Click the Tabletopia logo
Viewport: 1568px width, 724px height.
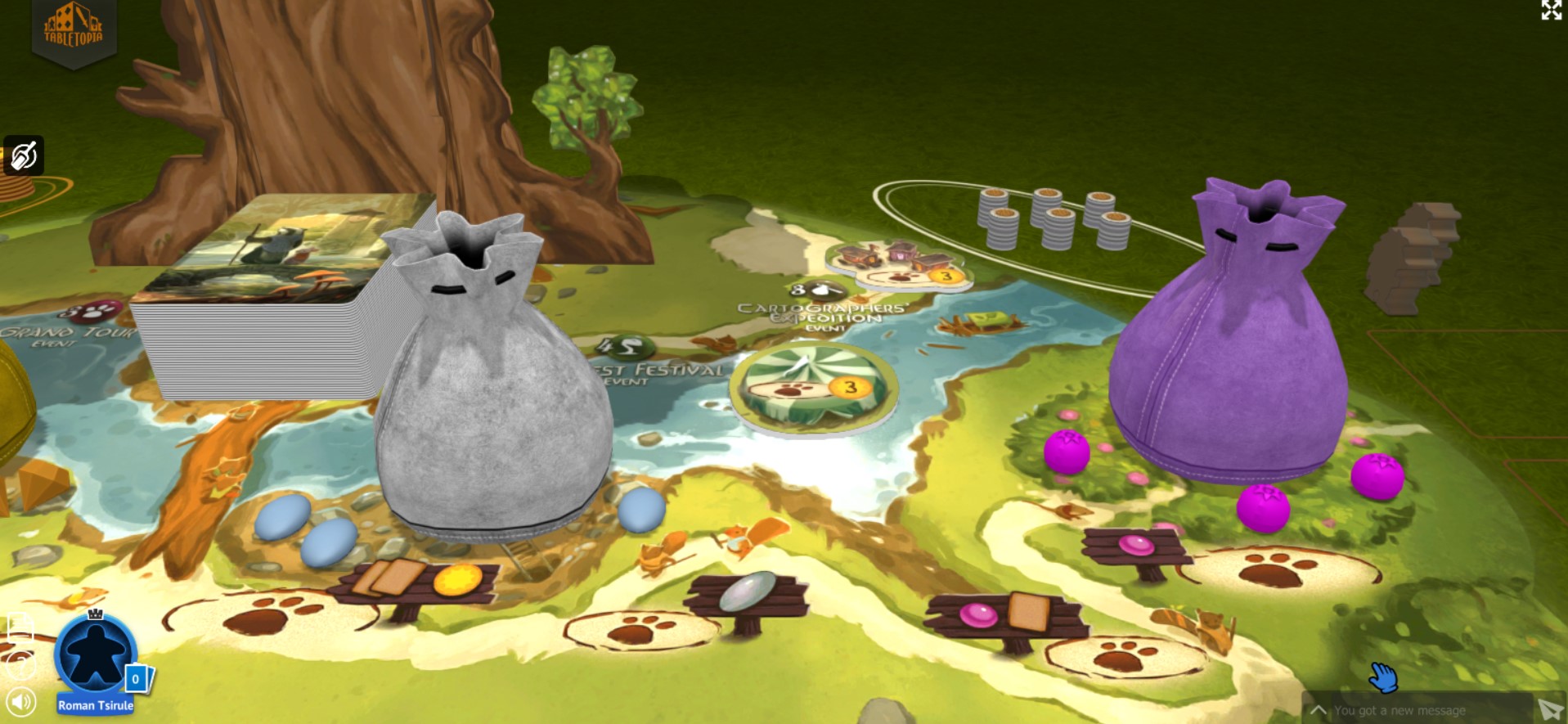[x=73, y=25]
